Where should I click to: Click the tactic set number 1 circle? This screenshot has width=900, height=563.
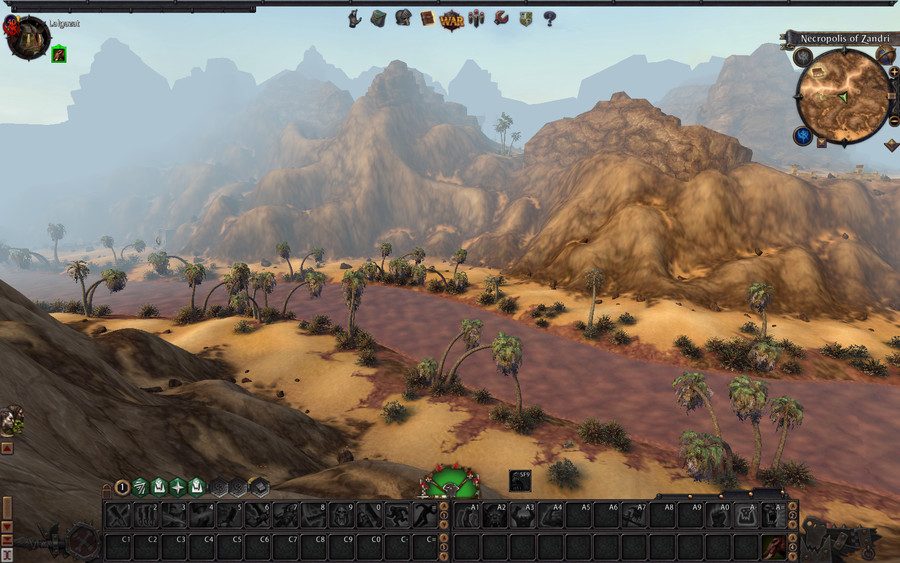122,488
